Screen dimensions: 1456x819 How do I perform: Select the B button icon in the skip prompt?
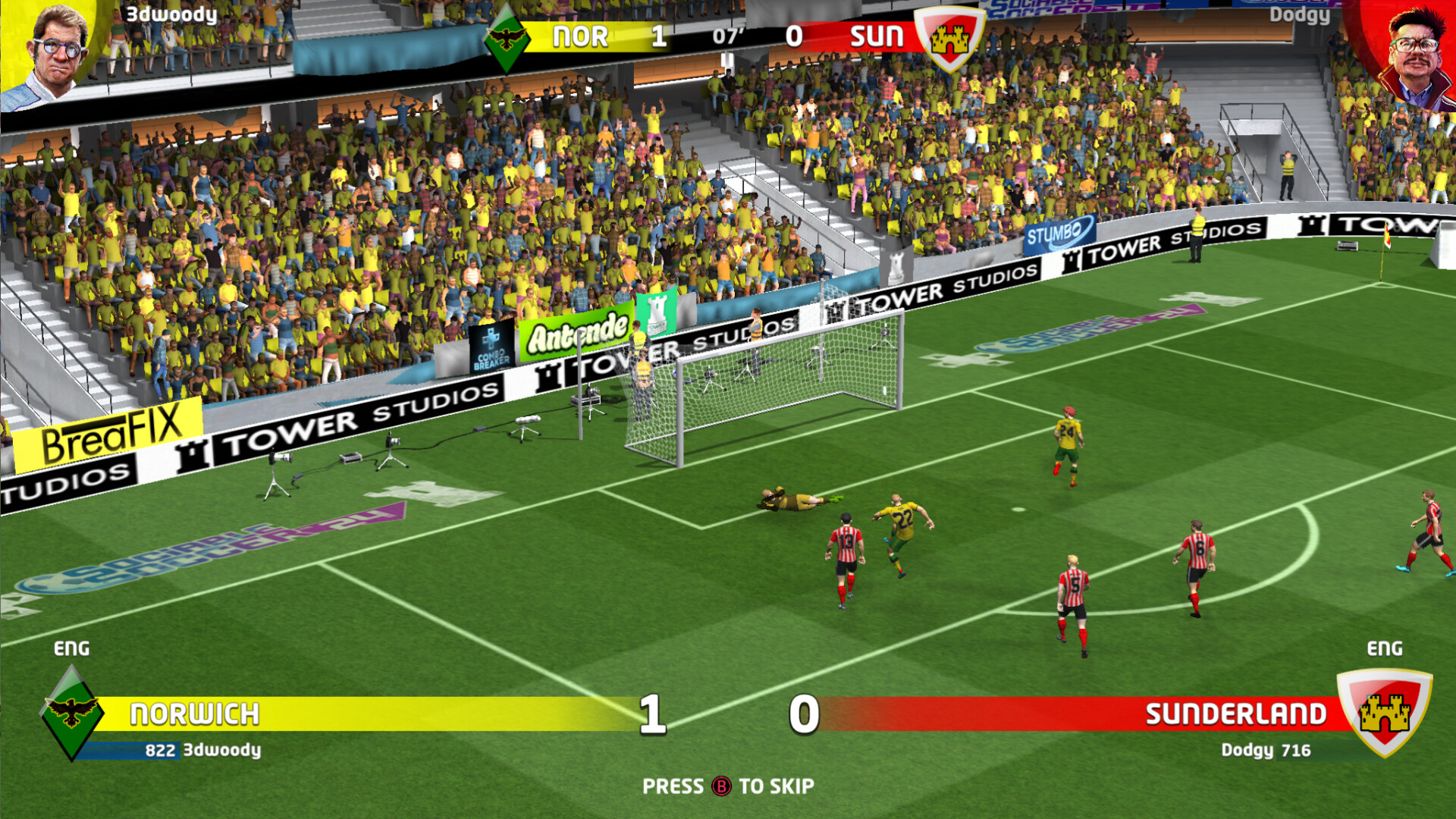723,787
